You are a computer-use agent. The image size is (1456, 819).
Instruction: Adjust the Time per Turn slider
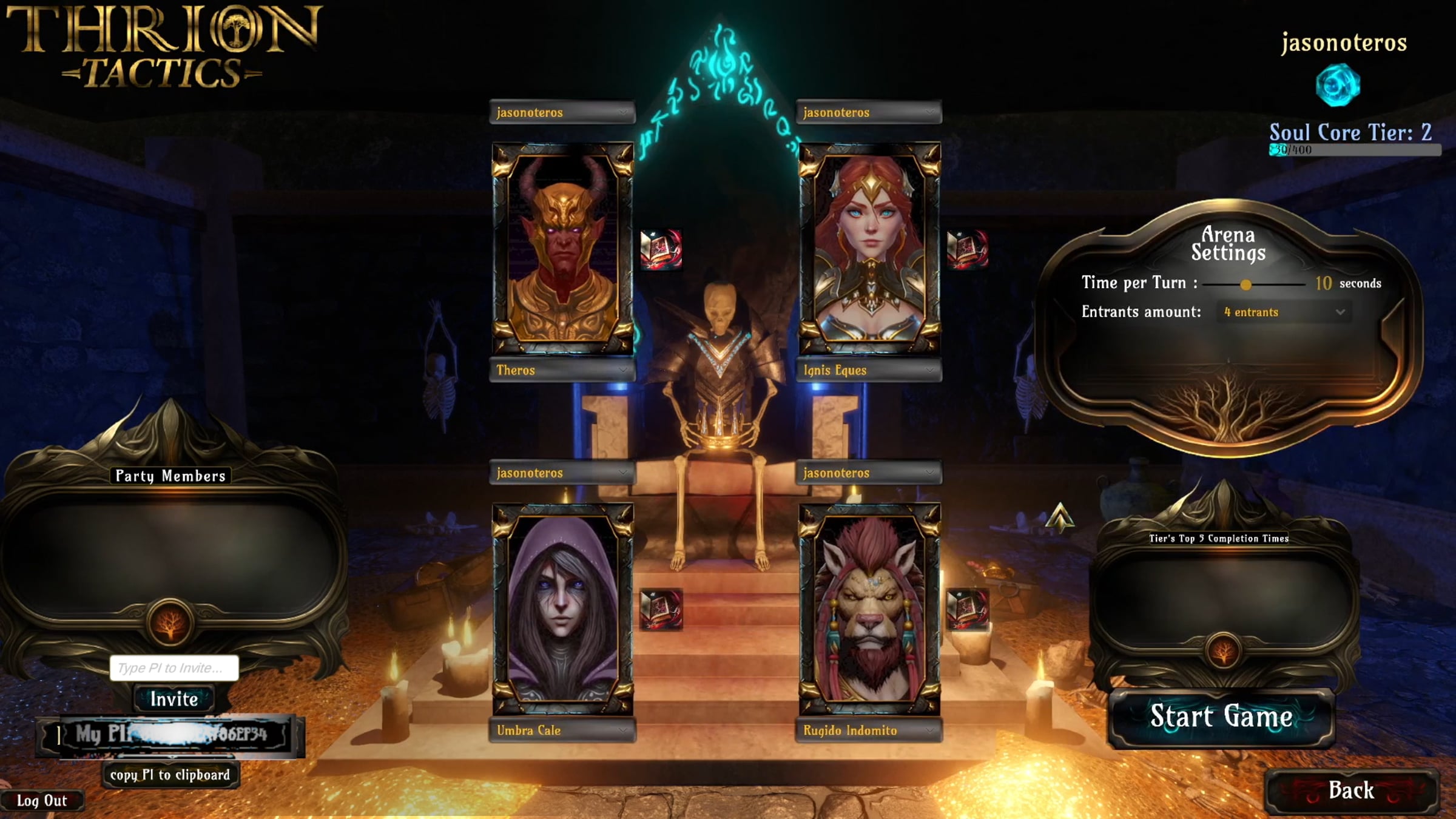pos(1245,285)
